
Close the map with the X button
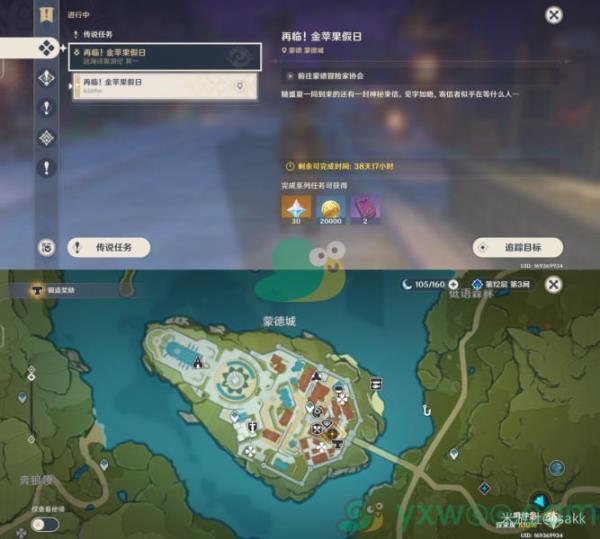tap(554, 285)
